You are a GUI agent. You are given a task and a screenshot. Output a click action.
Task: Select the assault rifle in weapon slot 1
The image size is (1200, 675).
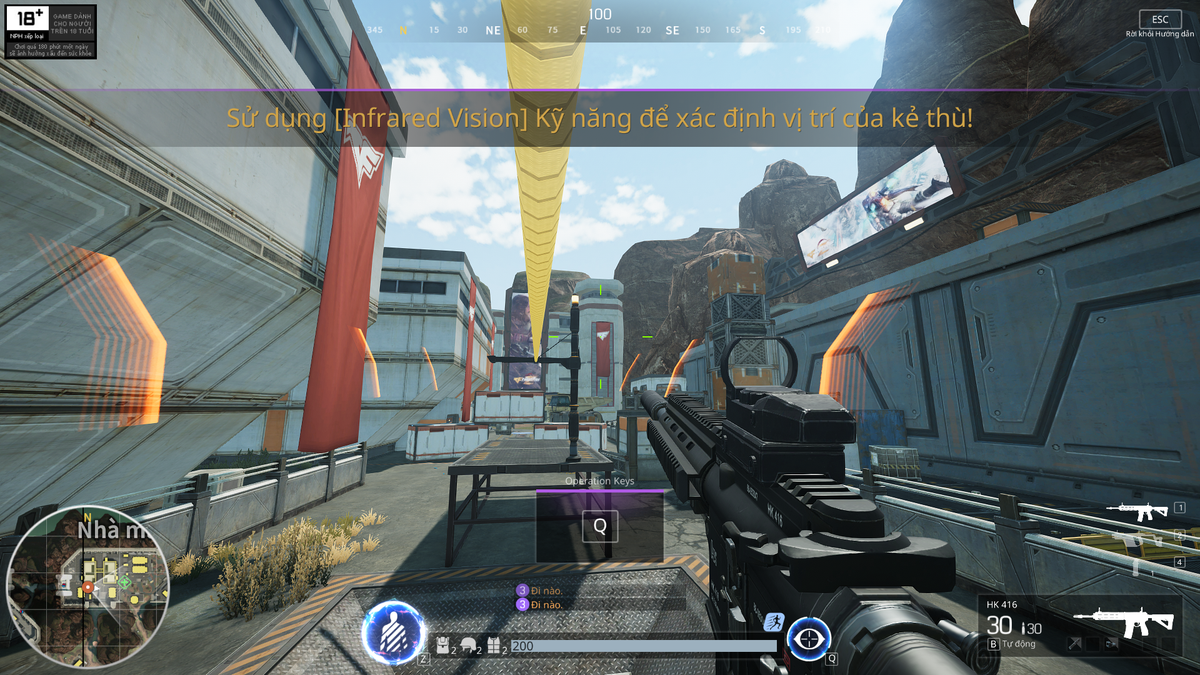click(x=1138, y=510)
